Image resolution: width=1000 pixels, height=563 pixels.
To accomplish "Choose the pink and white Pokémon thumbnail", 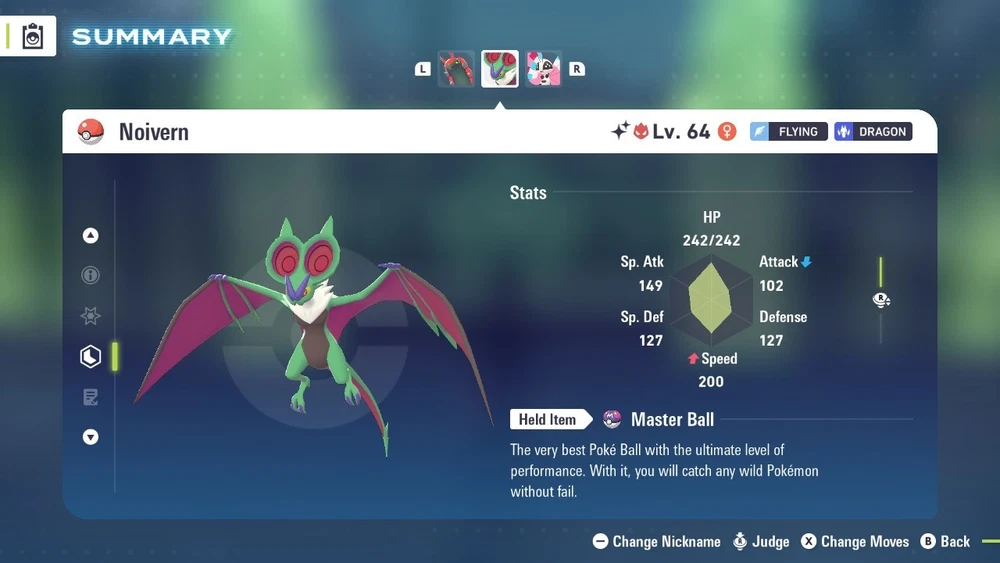I will pyautogui.click(x=543, y=69).
